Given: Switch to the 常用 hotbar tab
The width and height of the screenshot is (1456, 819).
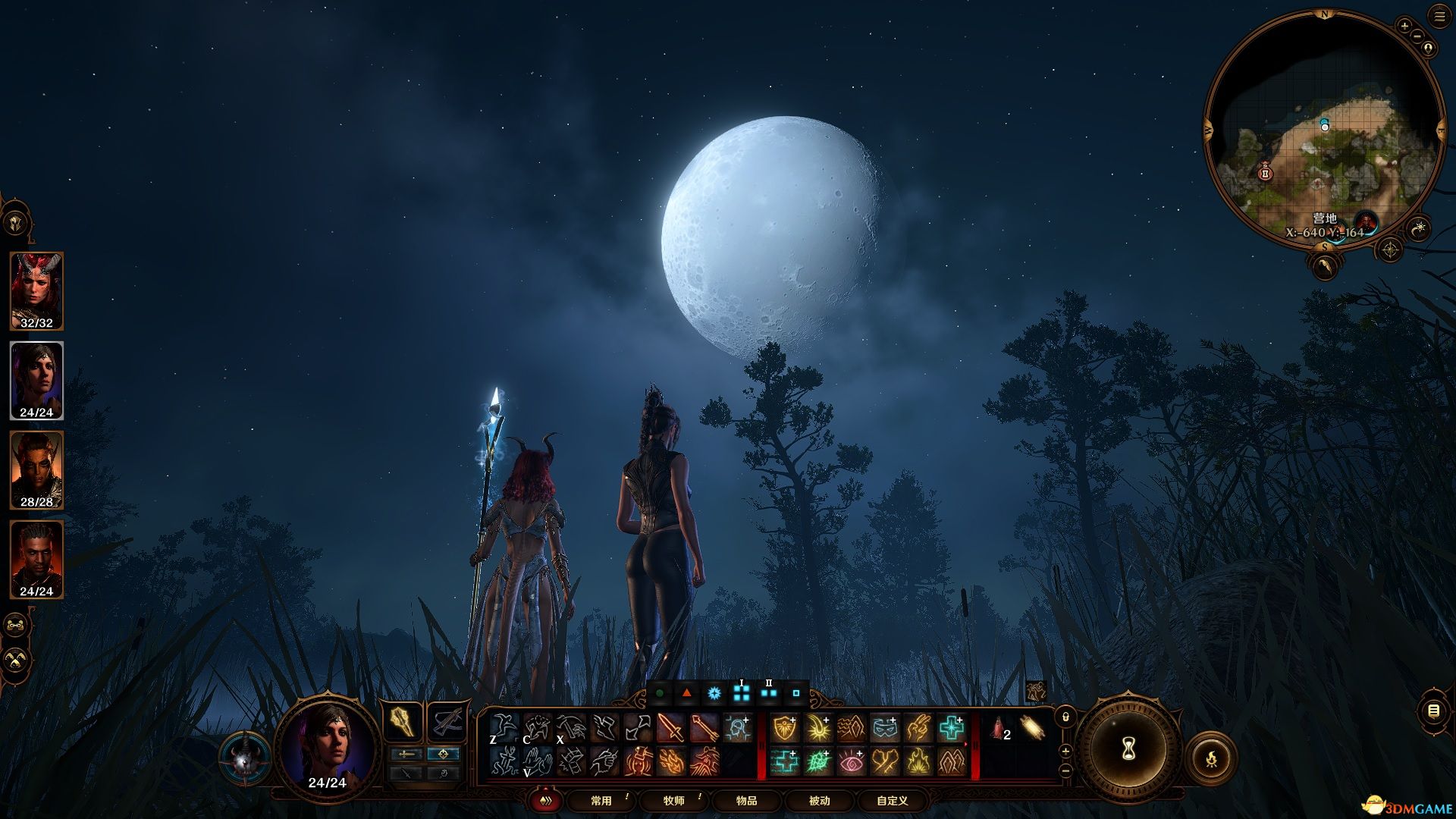Looking at the screenshot, I should click(601, 800).
